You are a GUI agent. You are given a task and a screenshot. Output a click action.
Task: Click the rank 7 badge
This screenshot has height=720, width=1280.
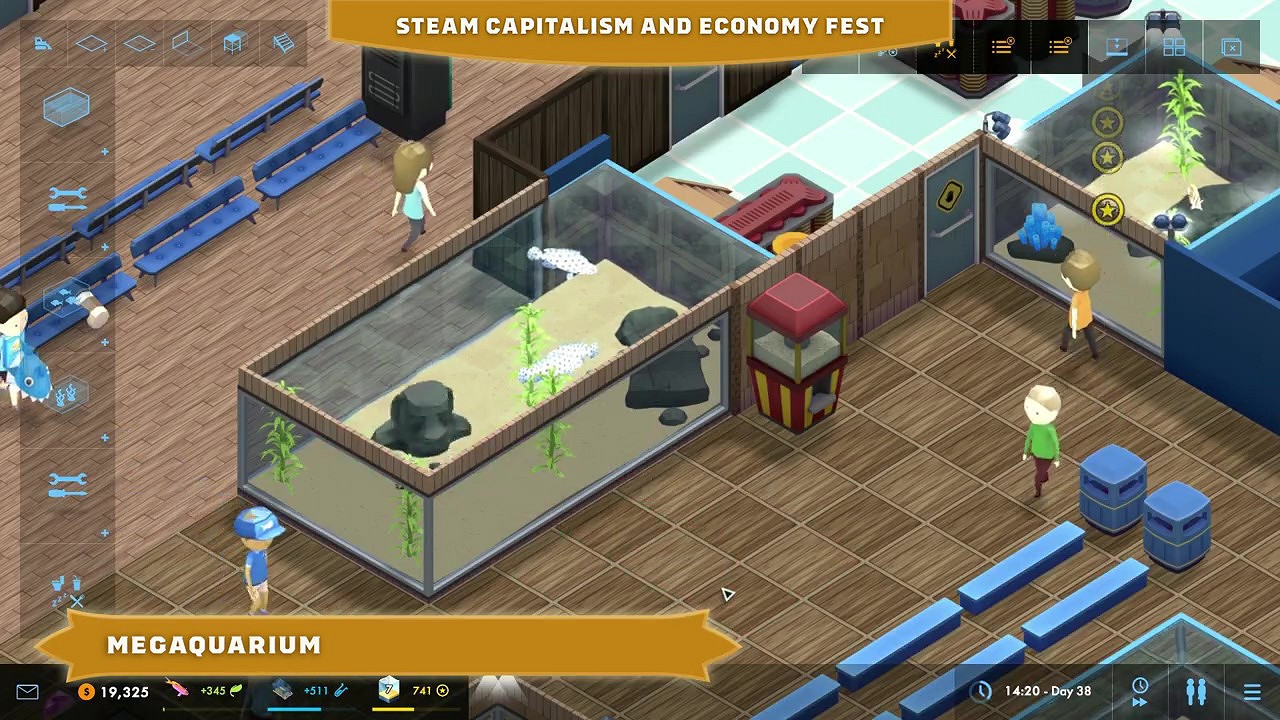pyautogui.click(x=388, y=690)
